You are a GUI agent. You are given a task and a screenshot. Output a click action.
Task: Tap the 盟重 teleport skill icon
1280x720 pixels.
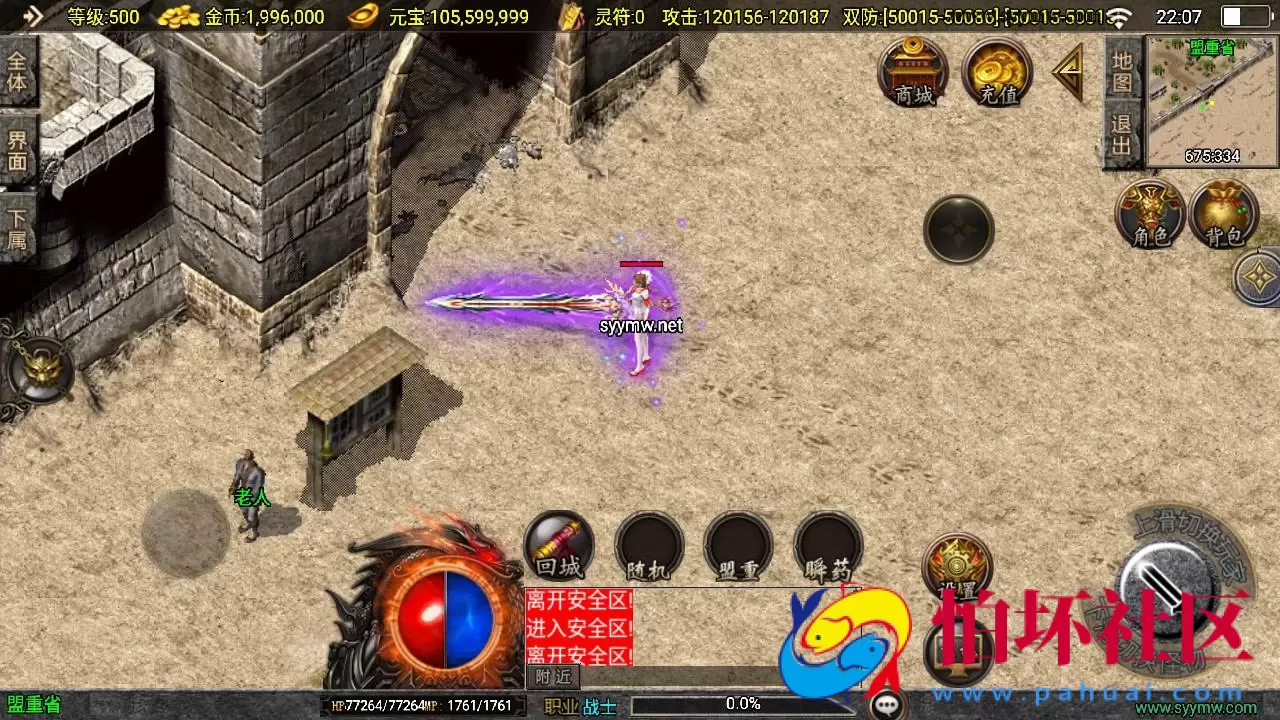738,547
